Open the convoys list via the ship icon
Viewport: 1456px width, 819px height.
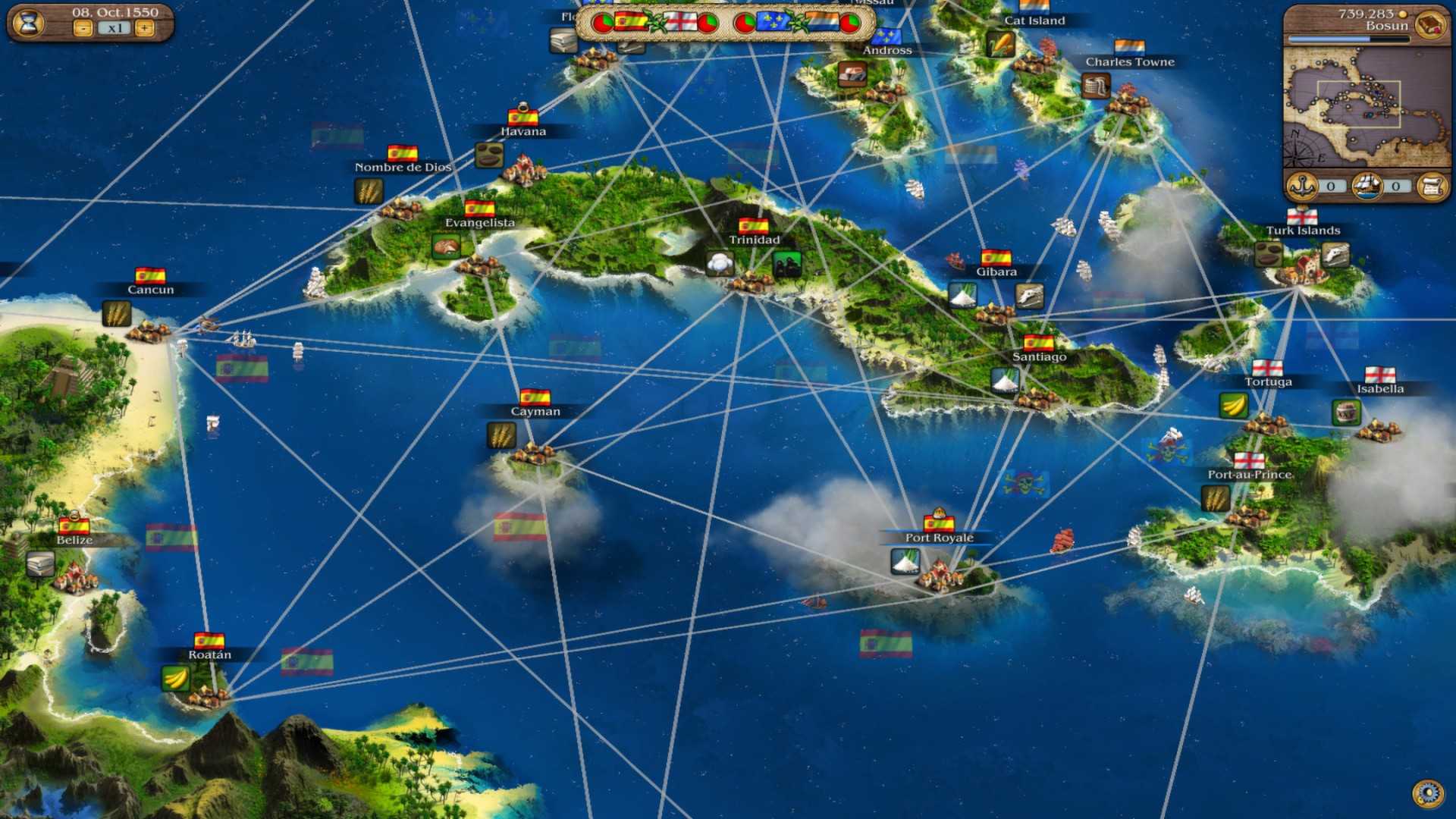click(x=1367, y=186)
